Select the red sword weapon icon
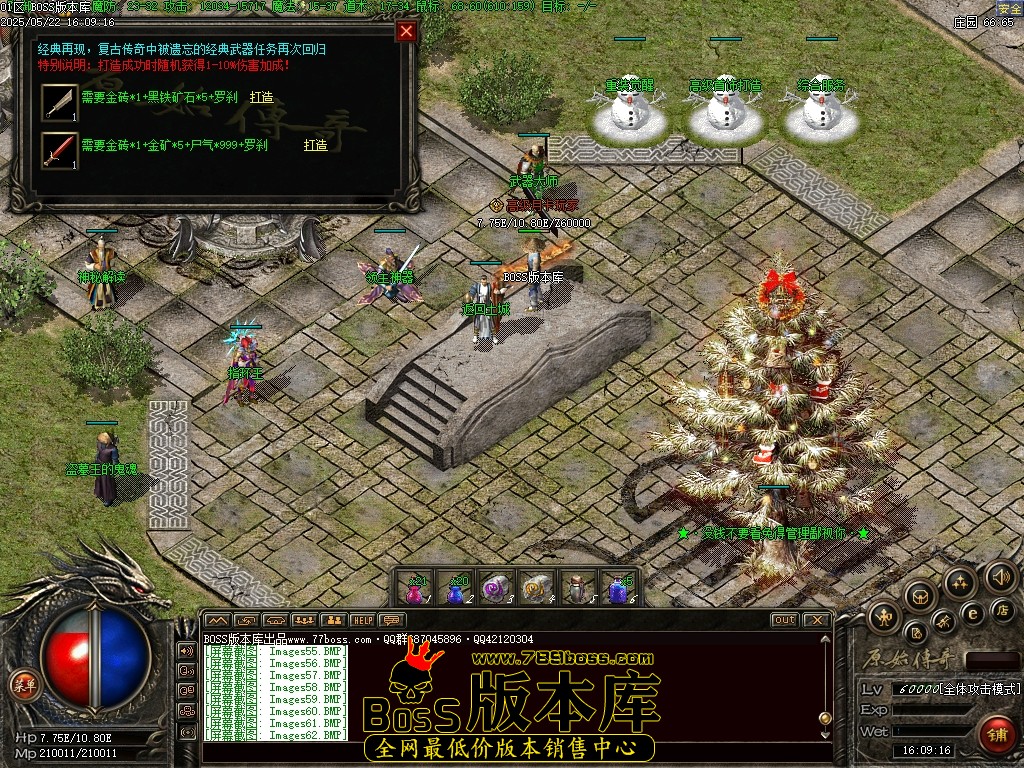The height and width of the screenshot is (768, 1024). coord(59,150)
